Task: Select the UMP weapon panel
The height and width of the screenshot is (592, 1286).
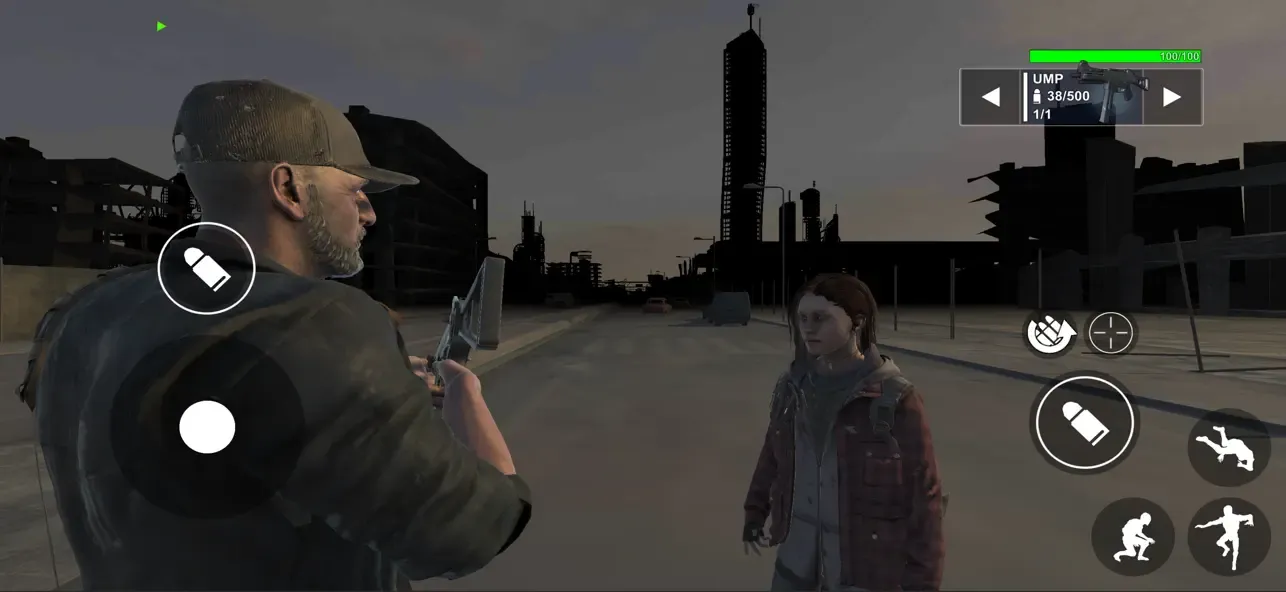Action: [x=1082, y=97]
